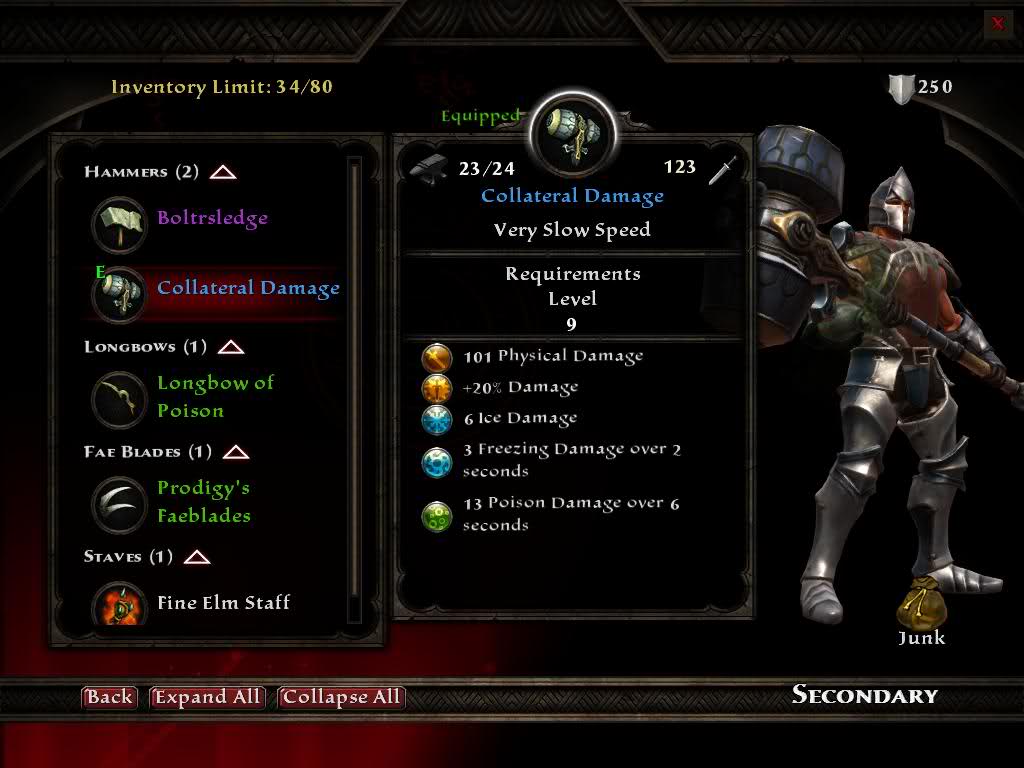Viewport: 1024px width, 768px height.
Task: Click the Collapse All button
Action: pos(341,697)
